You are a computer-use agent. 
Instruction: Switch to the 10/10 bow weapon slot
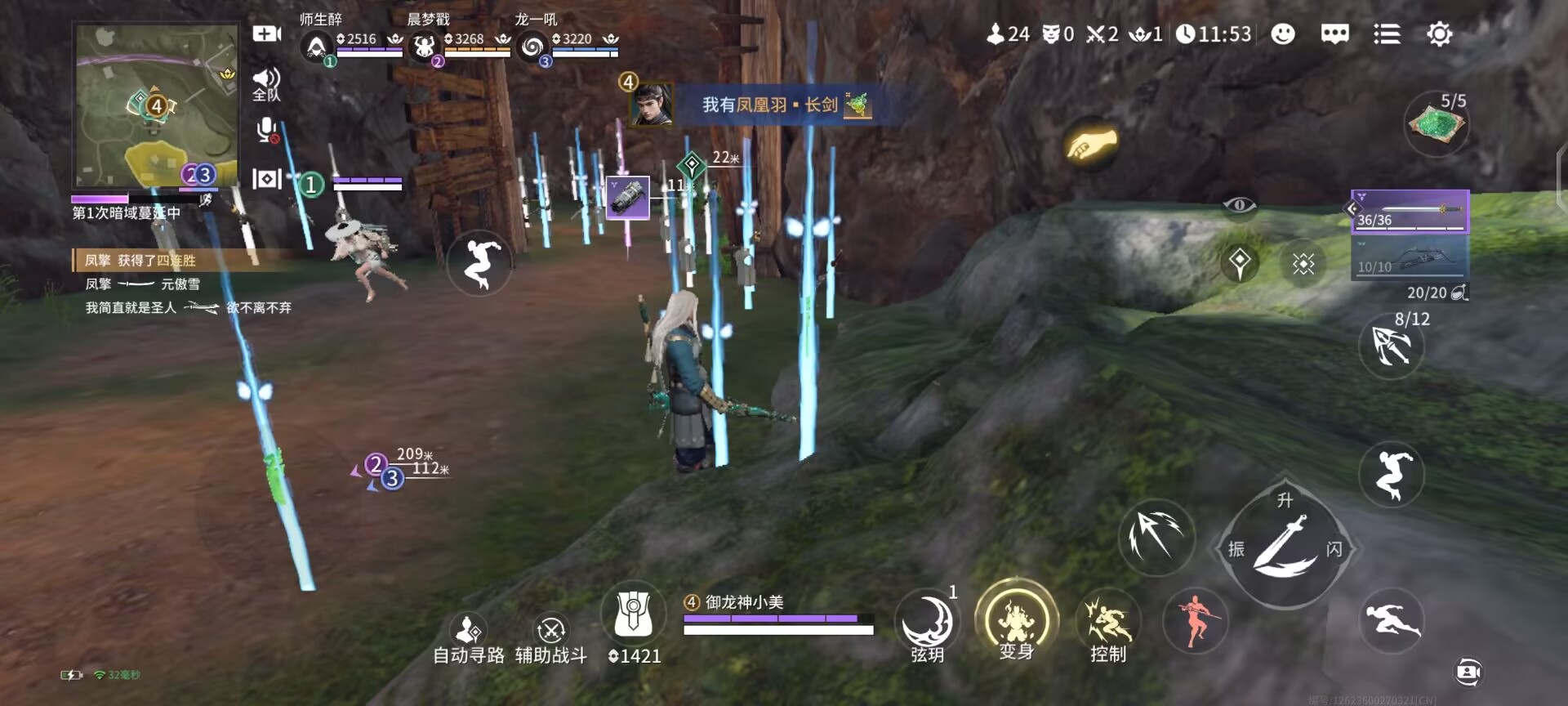point(1410,258)
